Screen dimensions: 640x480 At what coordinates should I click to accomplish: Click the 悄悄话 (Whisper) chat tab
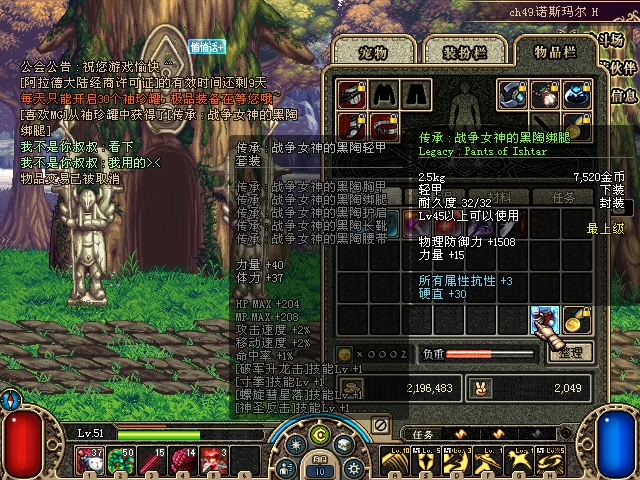pyautogui.click(x=207, y=46)
